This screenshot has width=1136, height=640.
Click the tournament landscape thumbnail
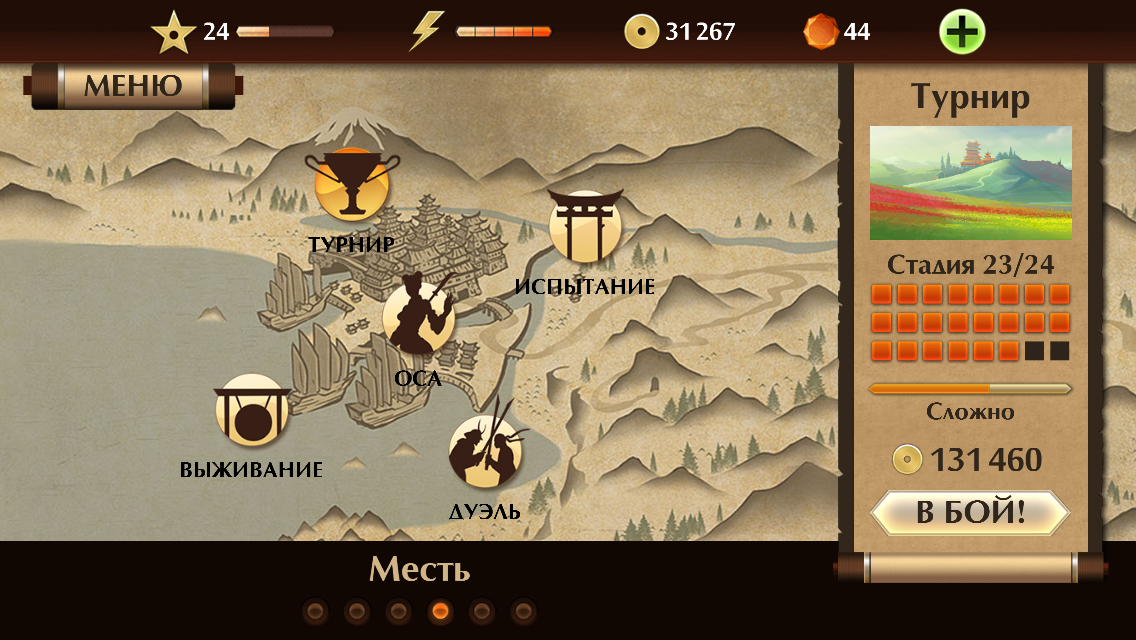pyautogui.click(x=970, y=182)
